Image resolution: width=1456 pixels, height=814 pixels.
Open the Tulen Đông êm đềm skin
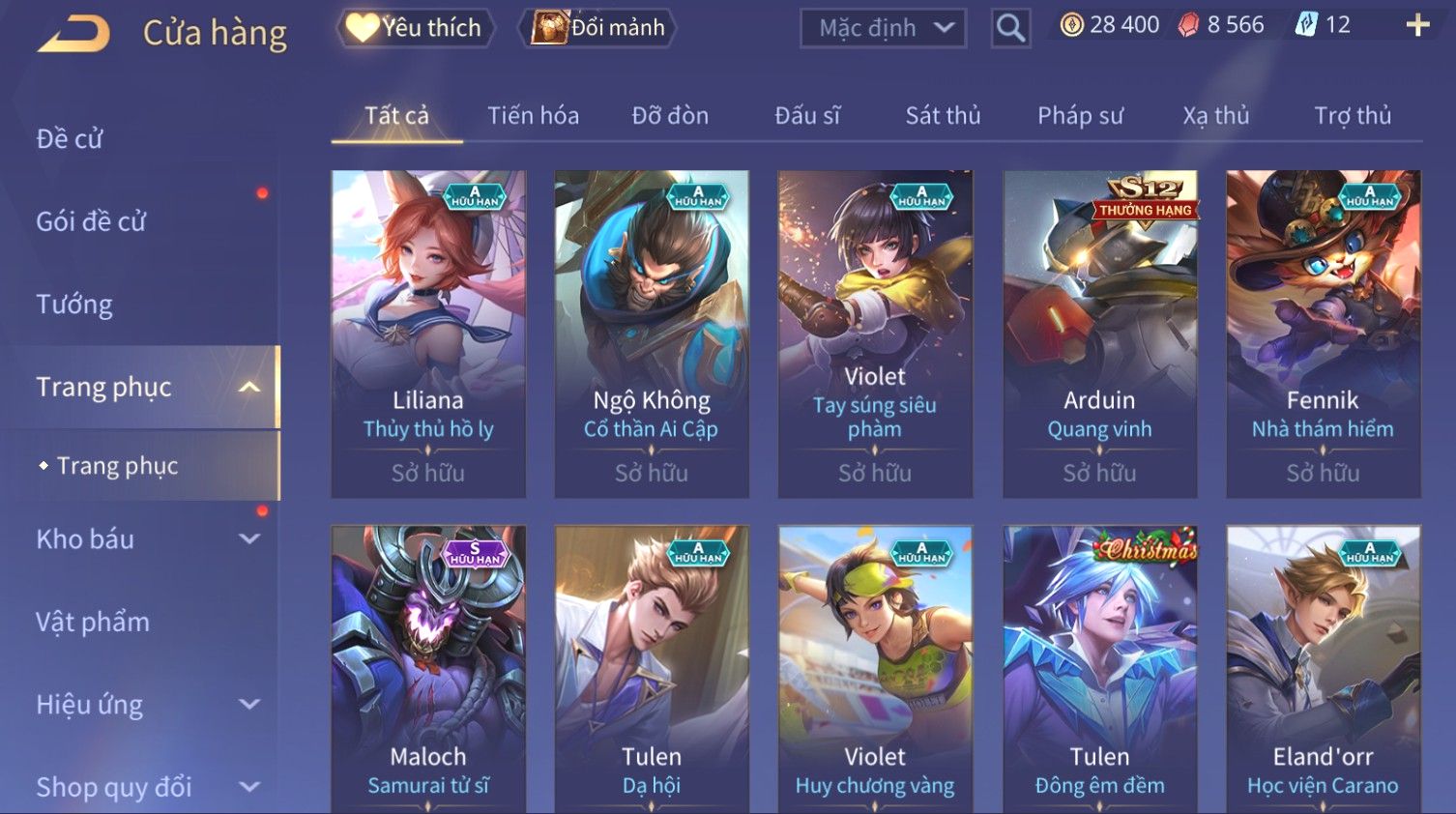click(x=1099, y=669)
